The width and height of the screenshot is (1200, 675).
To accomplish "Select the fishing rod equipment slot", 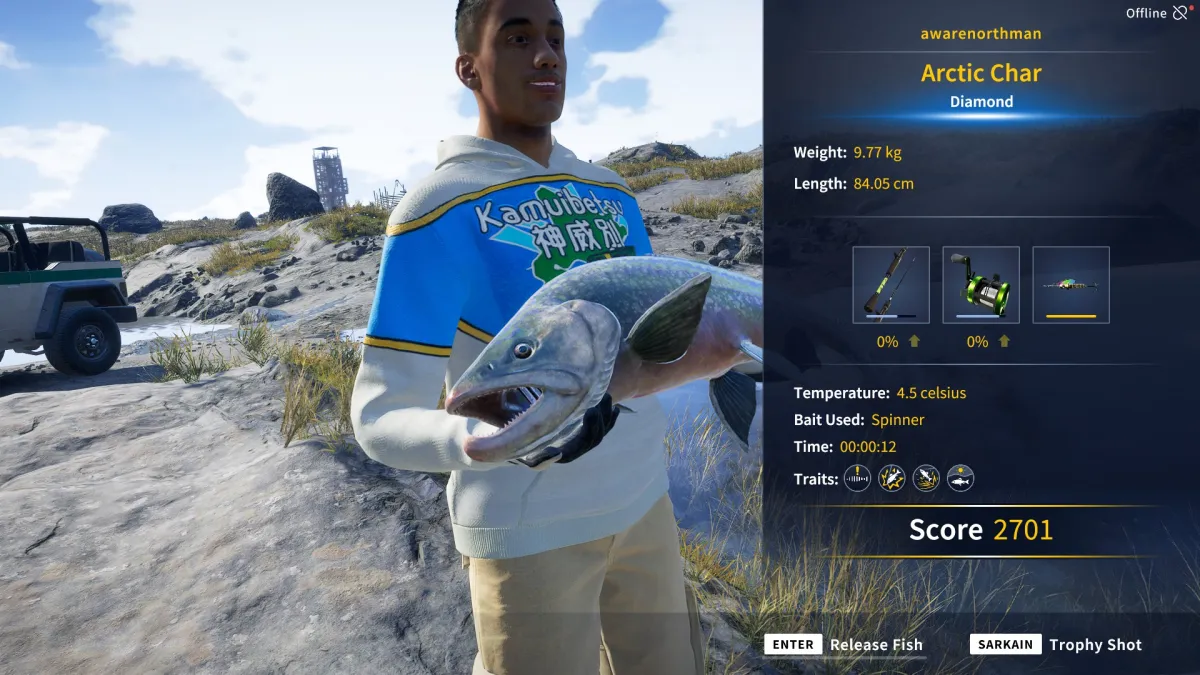I will pos(891,285).
